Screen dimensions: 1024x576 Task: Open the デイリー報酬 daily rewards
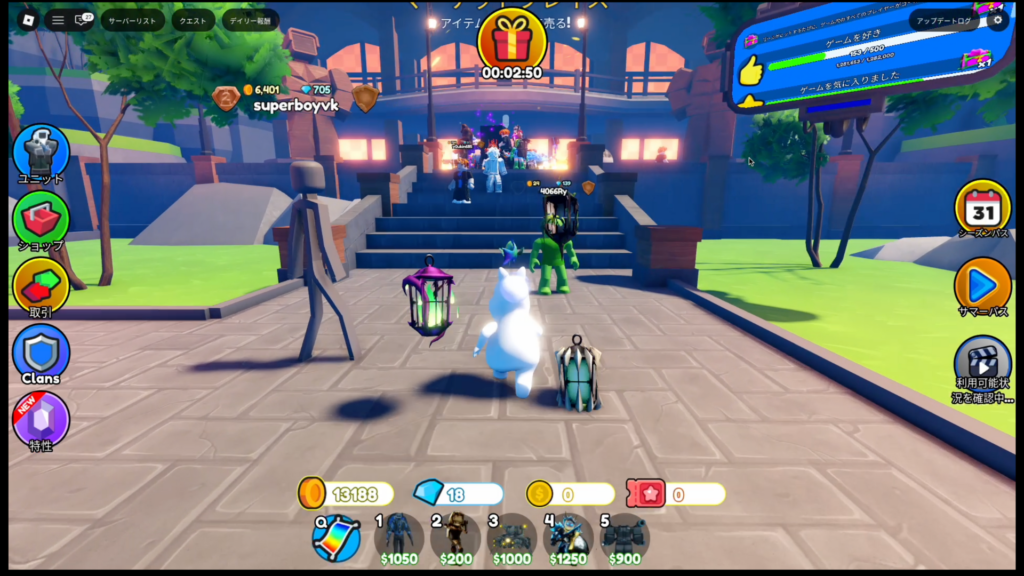[250, 20]
